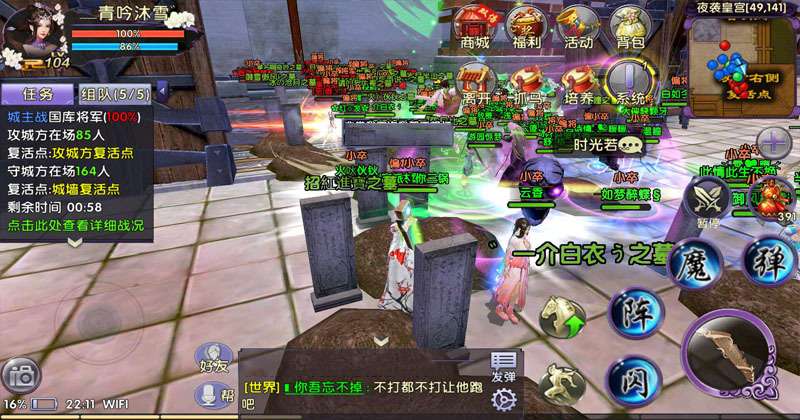Switch to the 组队 team tab

[x=114, y=94]
